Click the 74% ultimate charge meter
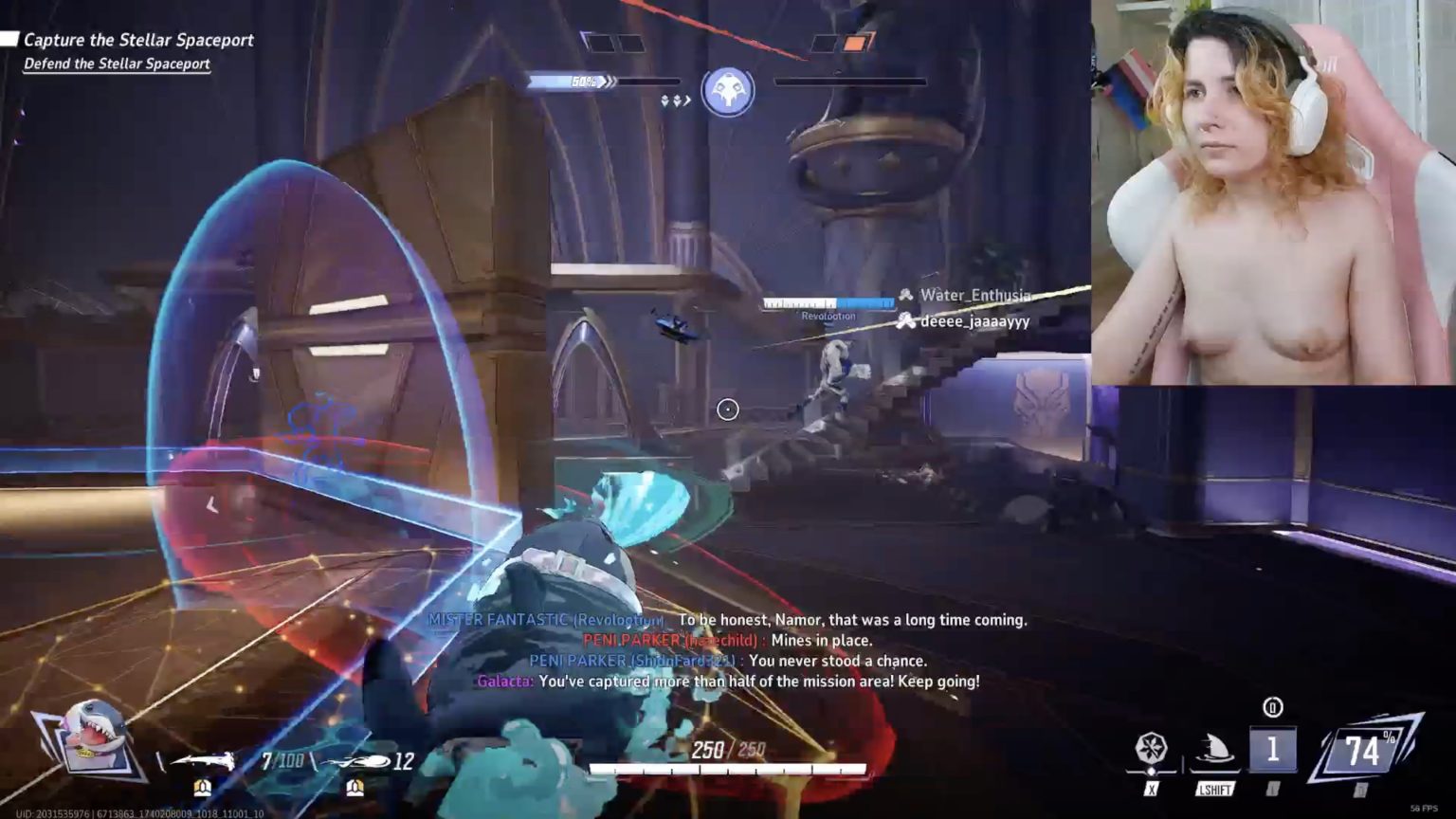1456x819 pixels. (x=1363, y=752)
